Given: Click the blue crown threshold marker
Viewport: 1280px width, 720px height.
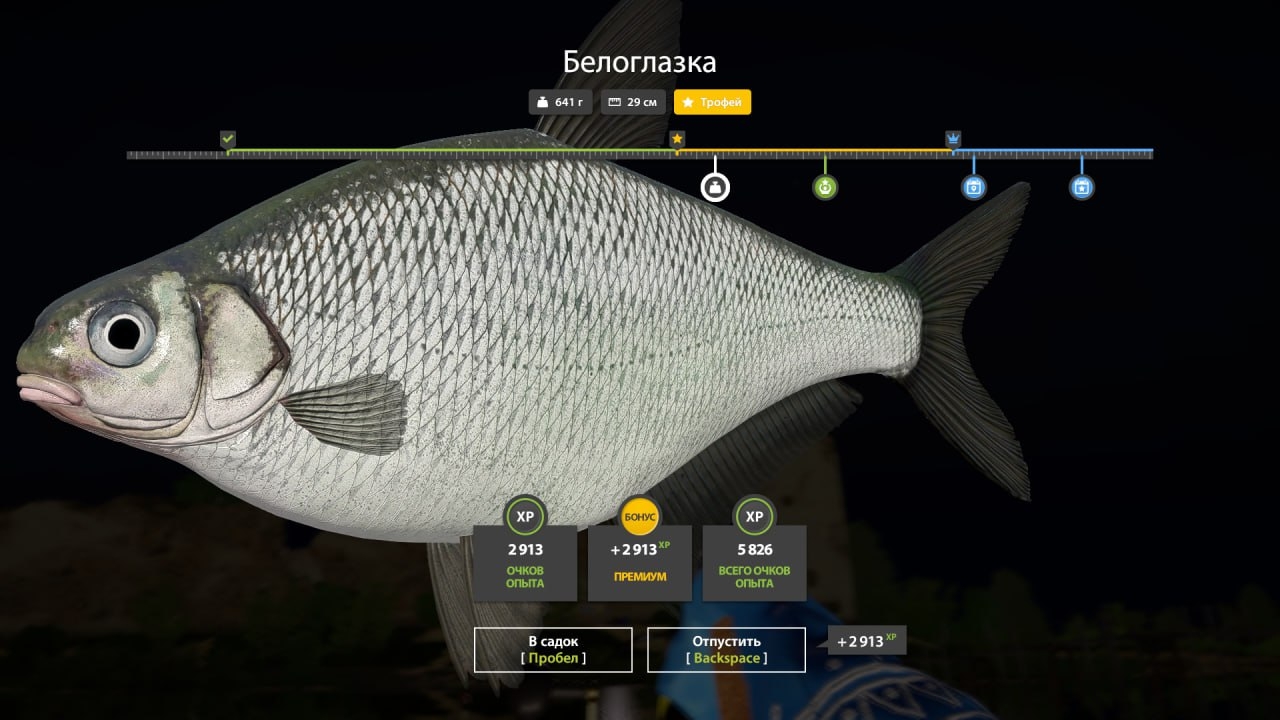Looking at the screenshot, I should (953, 138).
